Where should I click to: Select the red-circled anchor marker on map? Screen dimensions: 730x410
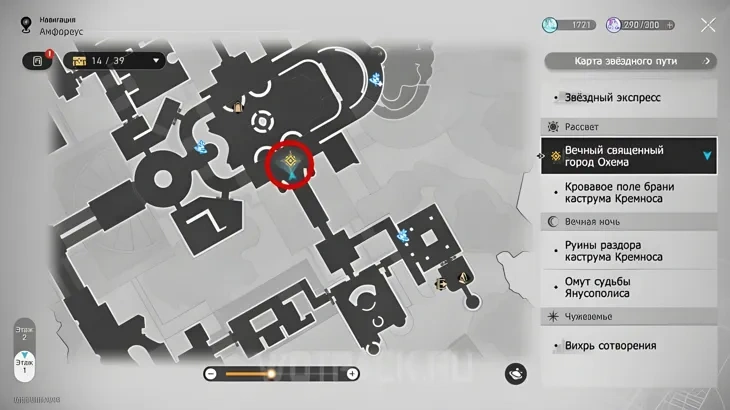tap(290, 164)
